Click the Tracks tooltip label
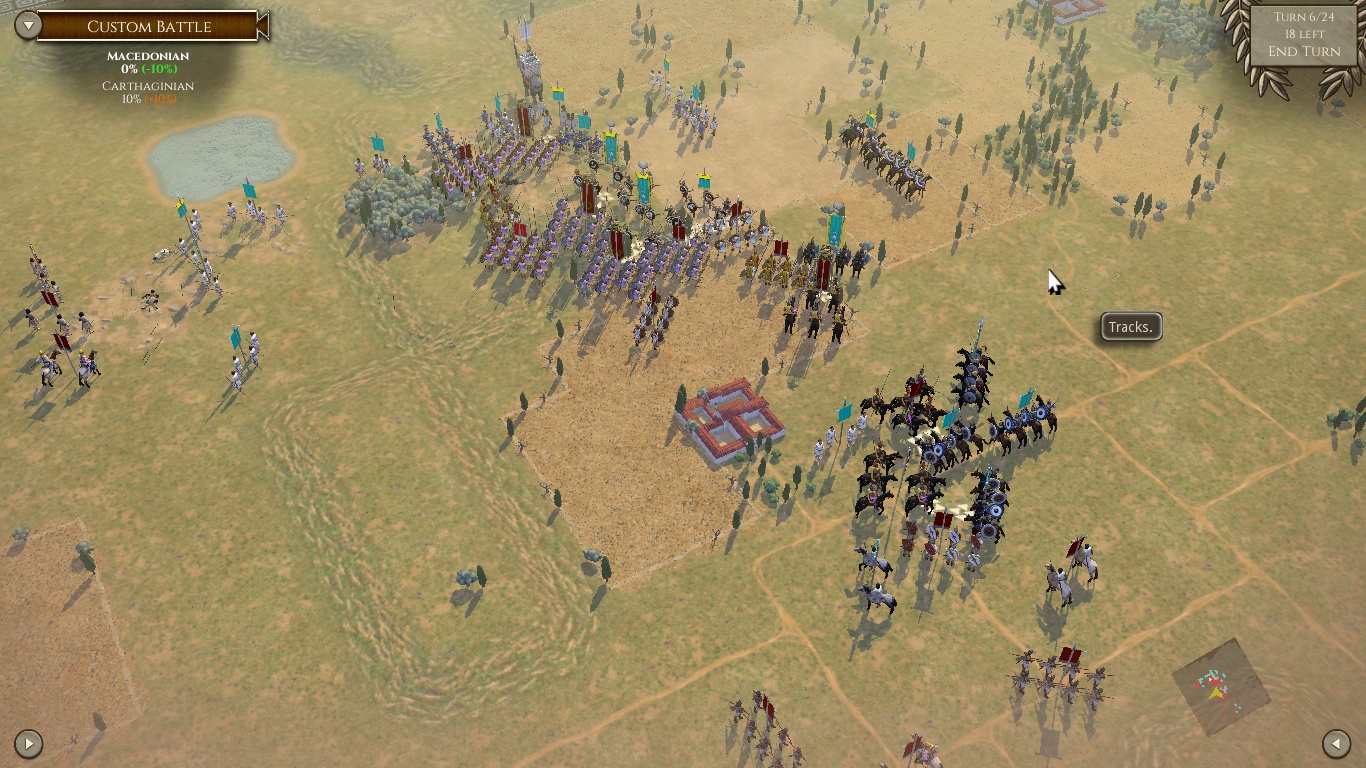 coord(1129,326)
